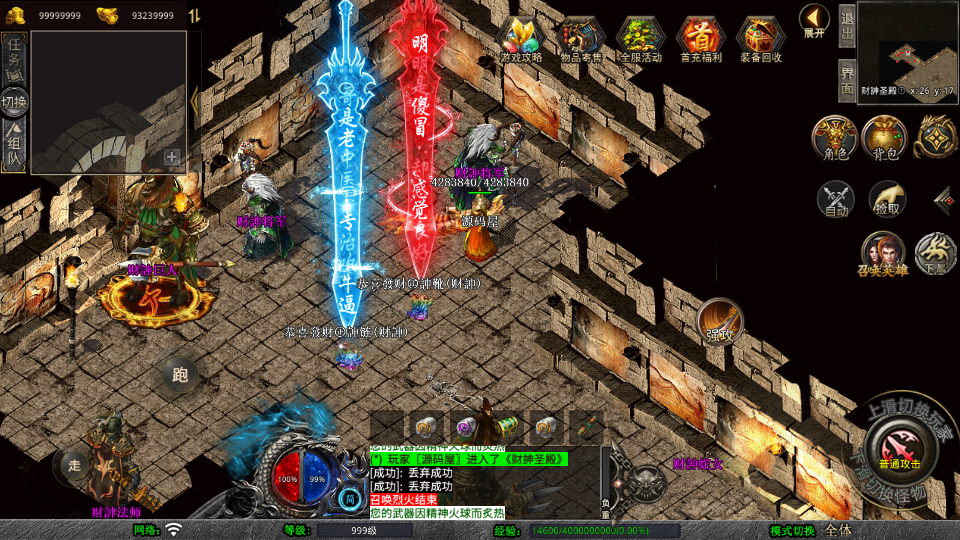
Task: Switch to the 任务 quest tab
Action: 14,60
